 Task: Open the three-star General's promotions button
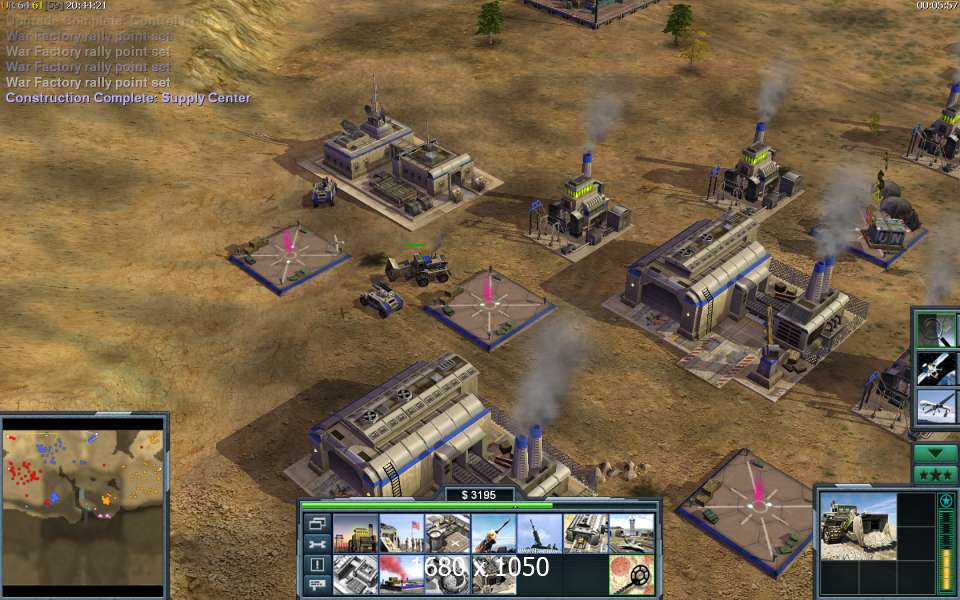[936, 473]
